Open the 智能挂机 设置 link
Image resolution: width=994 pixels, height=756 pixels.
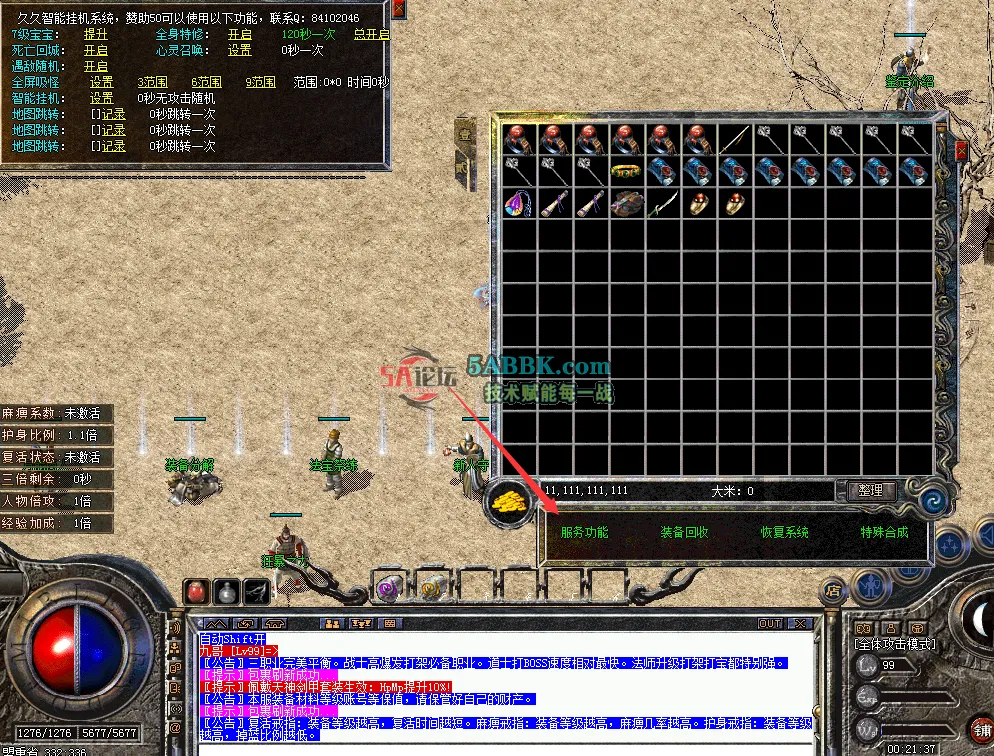click(x=102, y=98)
